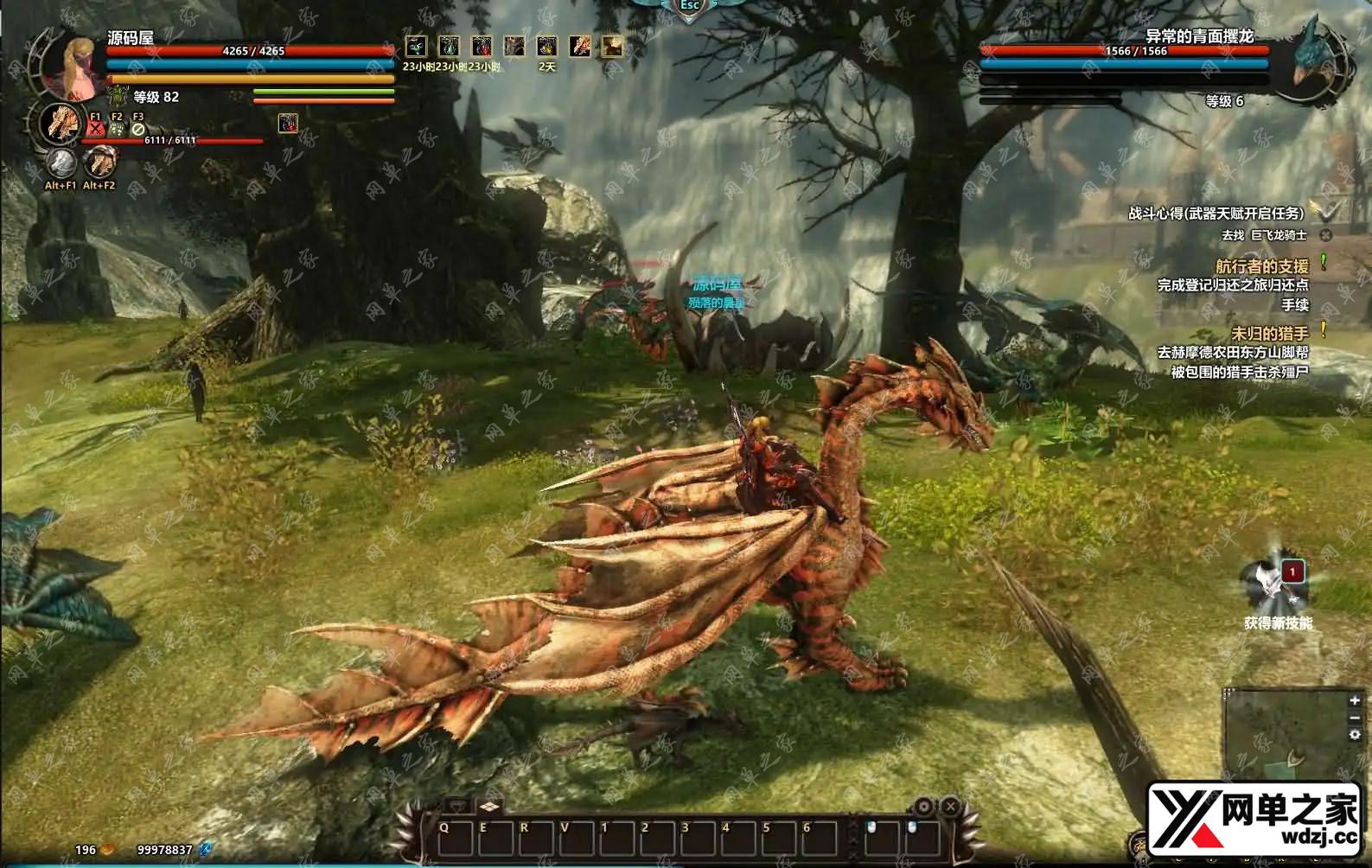Viewport: 1372px width, 868px height.
Task: Open the 未归的猎手 quest entry
Action: tap(1269, 333)
